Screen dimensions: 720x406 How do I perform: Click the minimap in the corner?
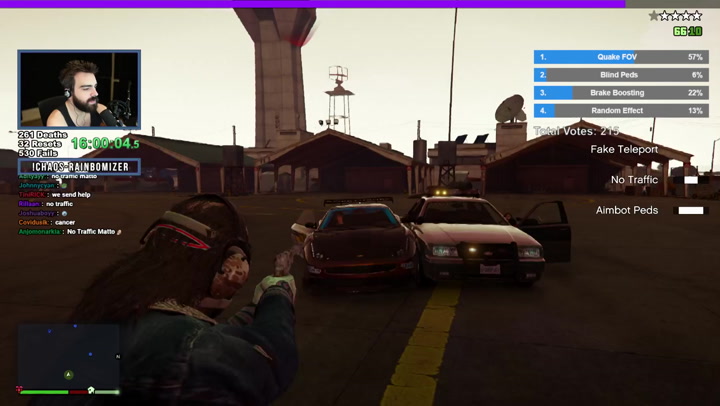click(x=69, y=355)
